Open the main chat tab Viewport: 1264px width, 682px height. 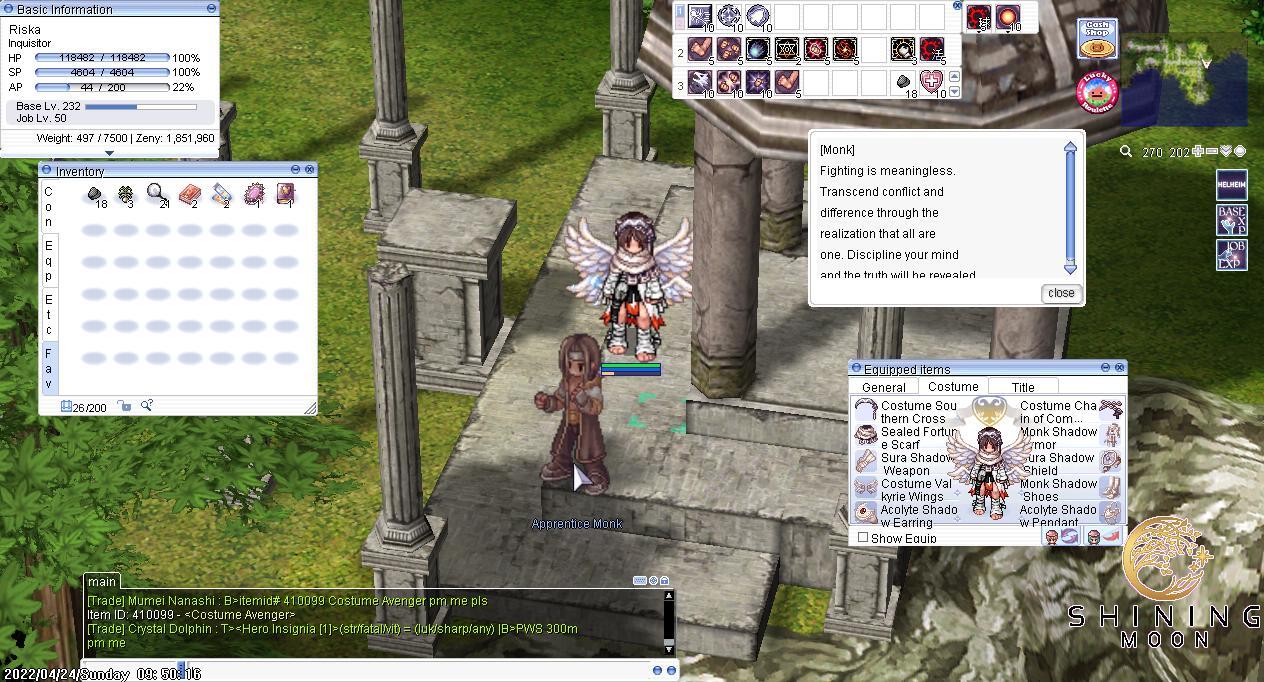tap(102, 581)
